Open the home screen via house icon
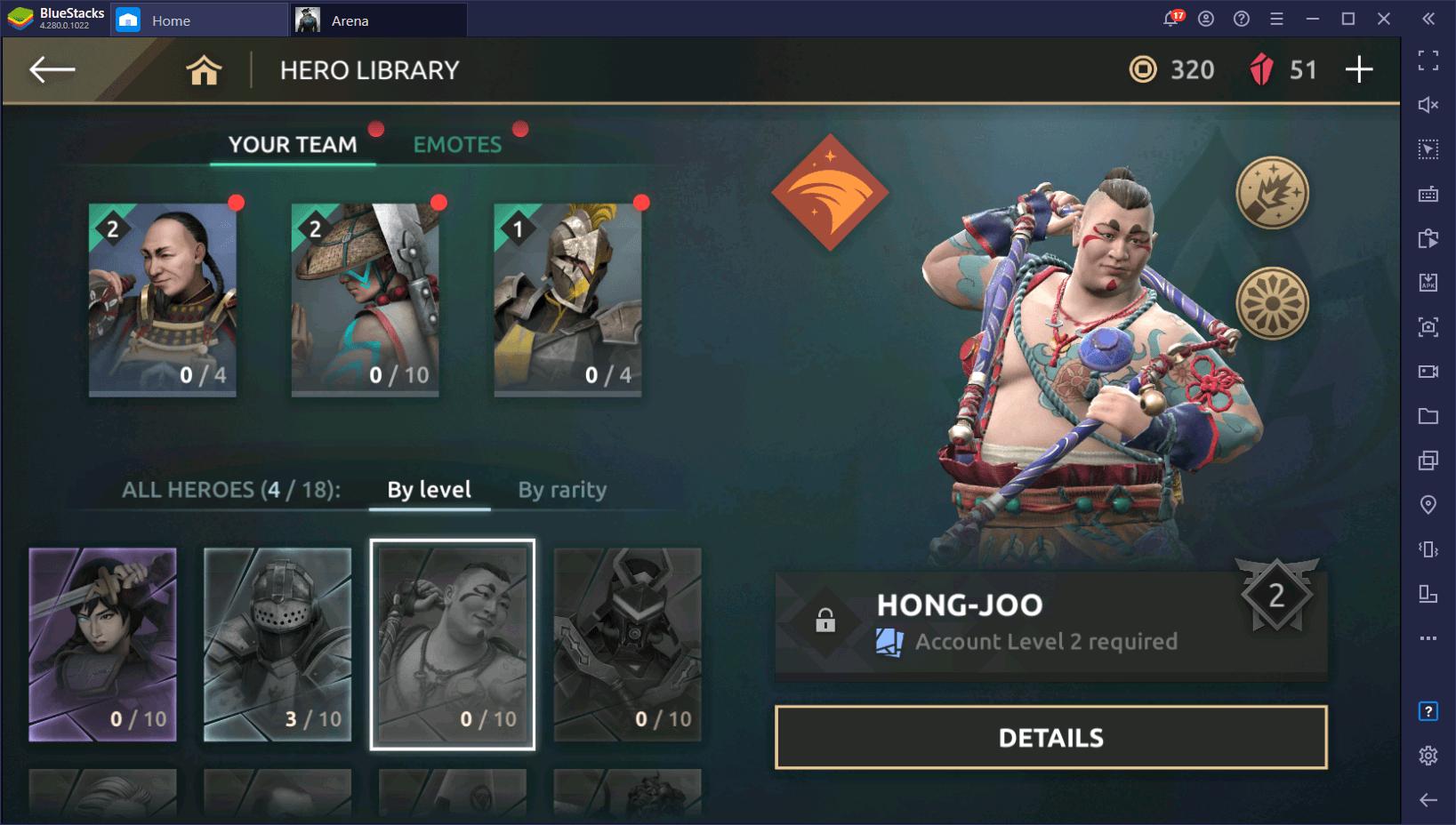Image resolution: width=1456 pixels, height=825 pixels. 204,70
